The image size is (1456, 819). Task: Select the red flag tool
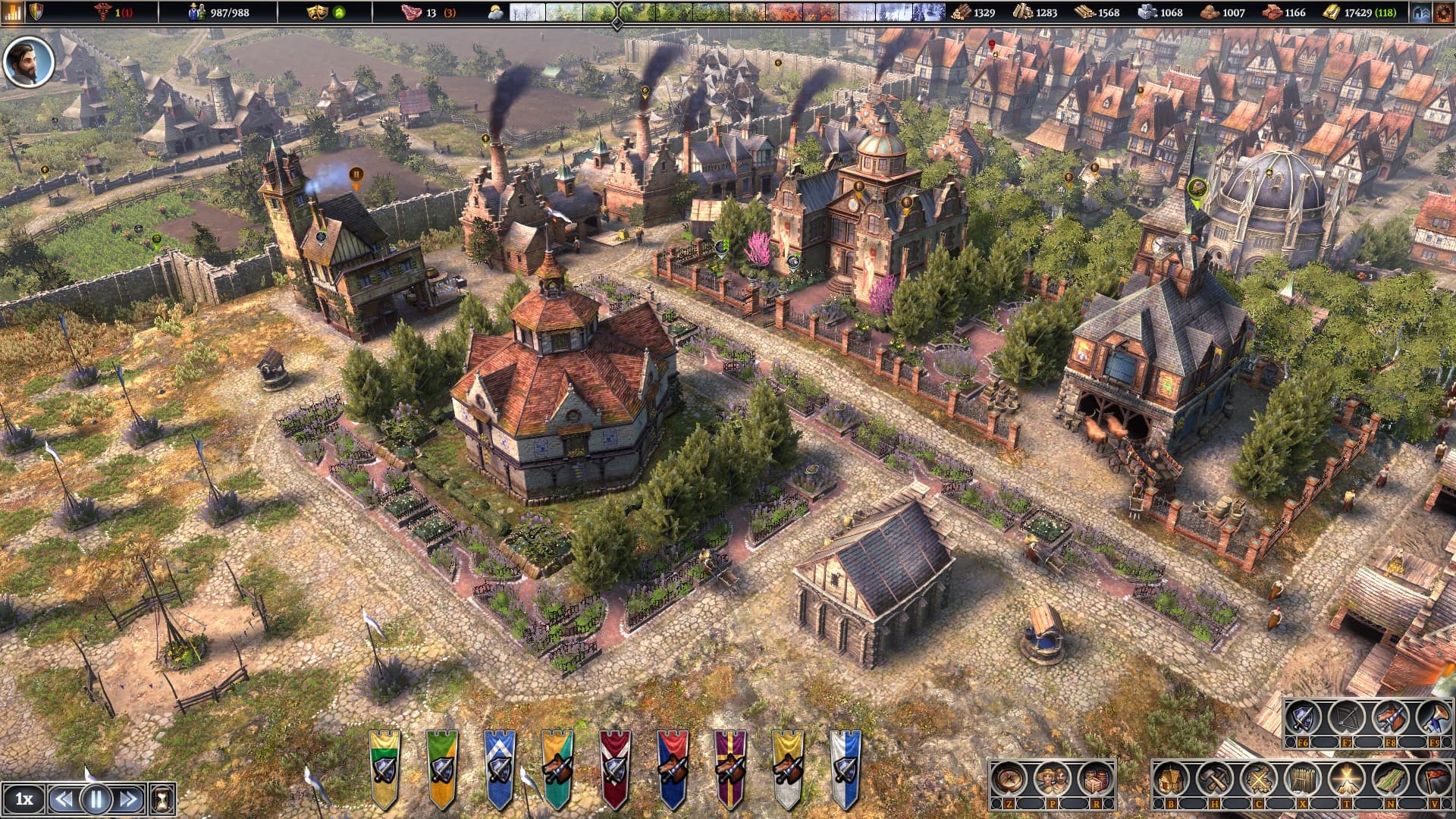pyautogui.click(x=1433, y=779)
